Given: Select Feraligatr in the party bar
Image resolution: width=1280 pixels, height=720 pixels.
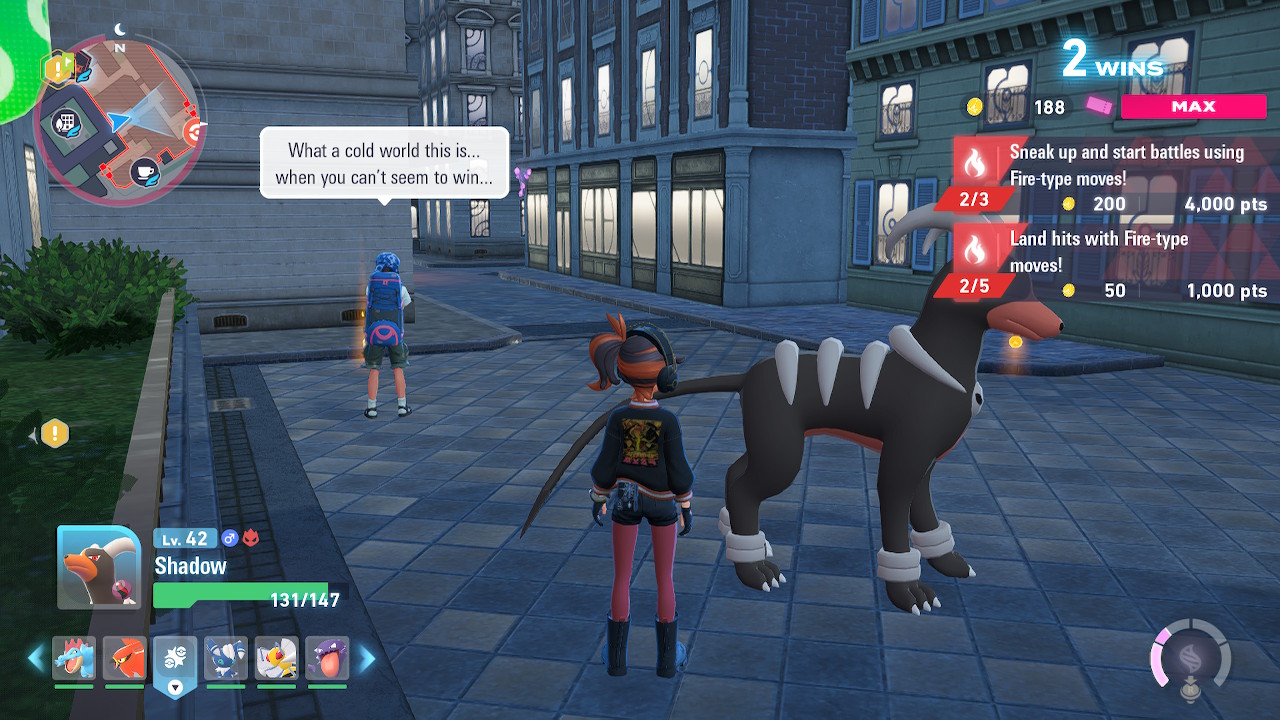Looking at the screenshot, I should click(74, 658).
